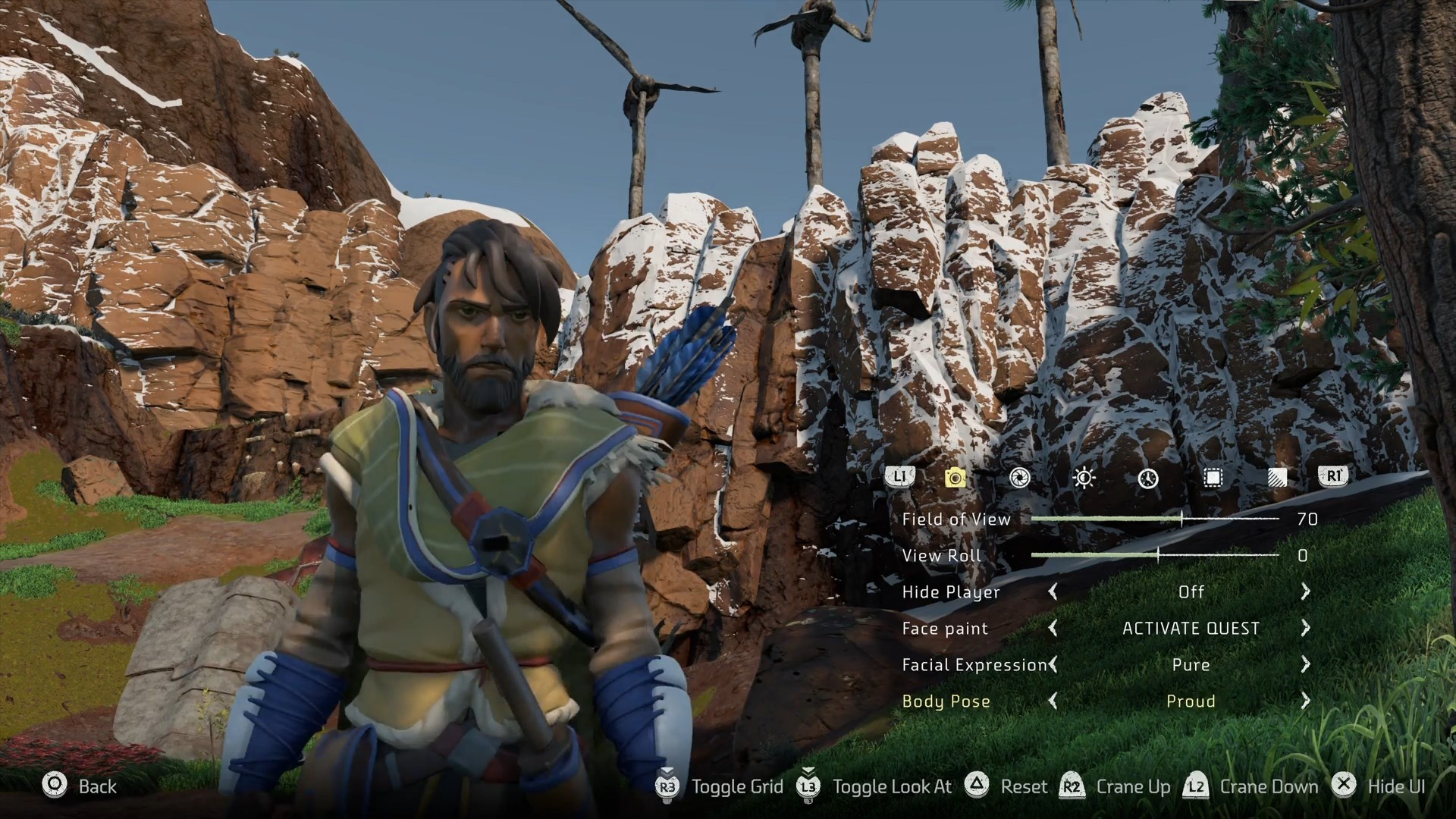Choose next Face paint option
The image size is (1456, 819).
pos(1305,628)
